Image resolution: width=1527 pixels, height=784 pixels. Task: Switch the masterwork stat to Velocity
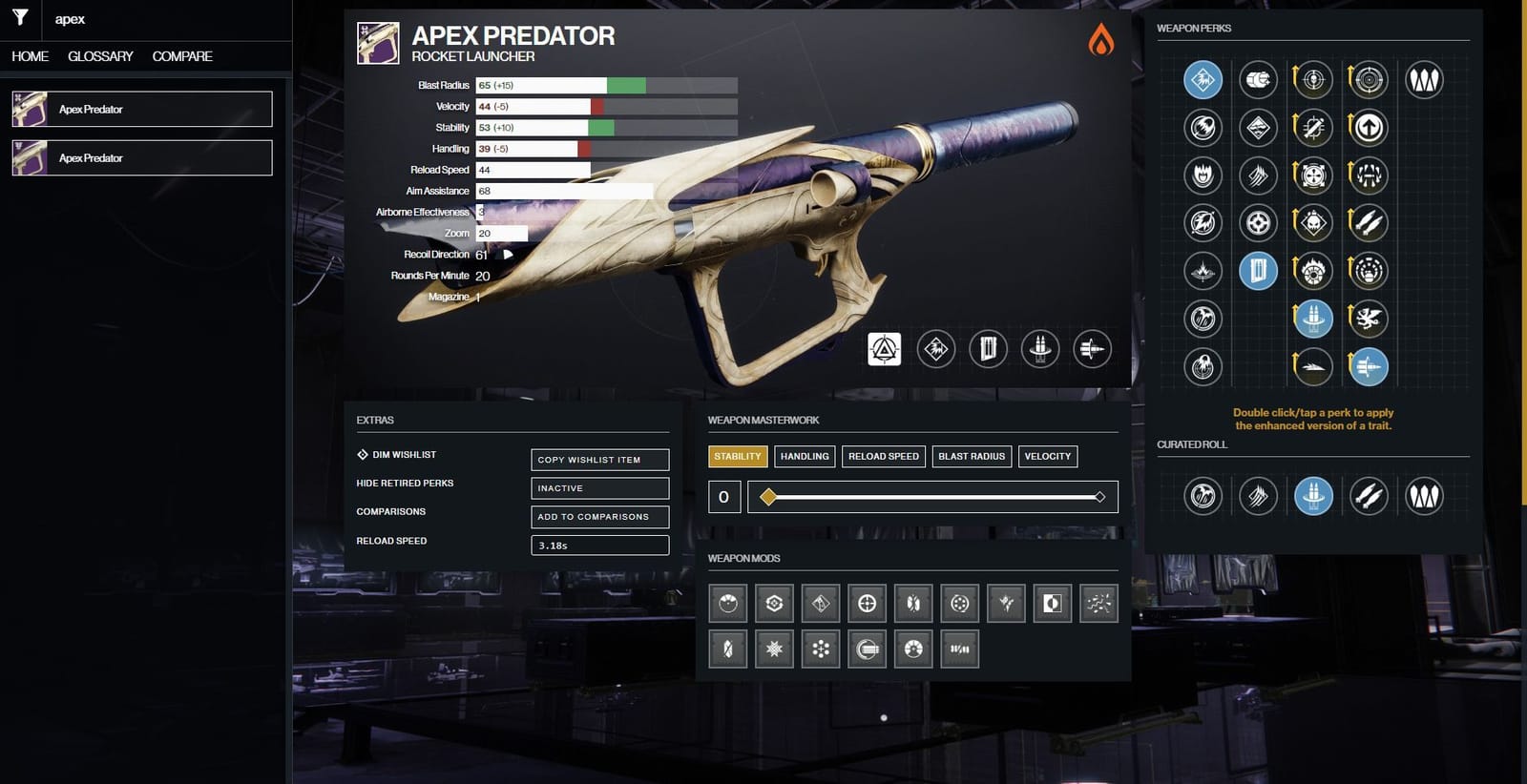coord(1047,456)
